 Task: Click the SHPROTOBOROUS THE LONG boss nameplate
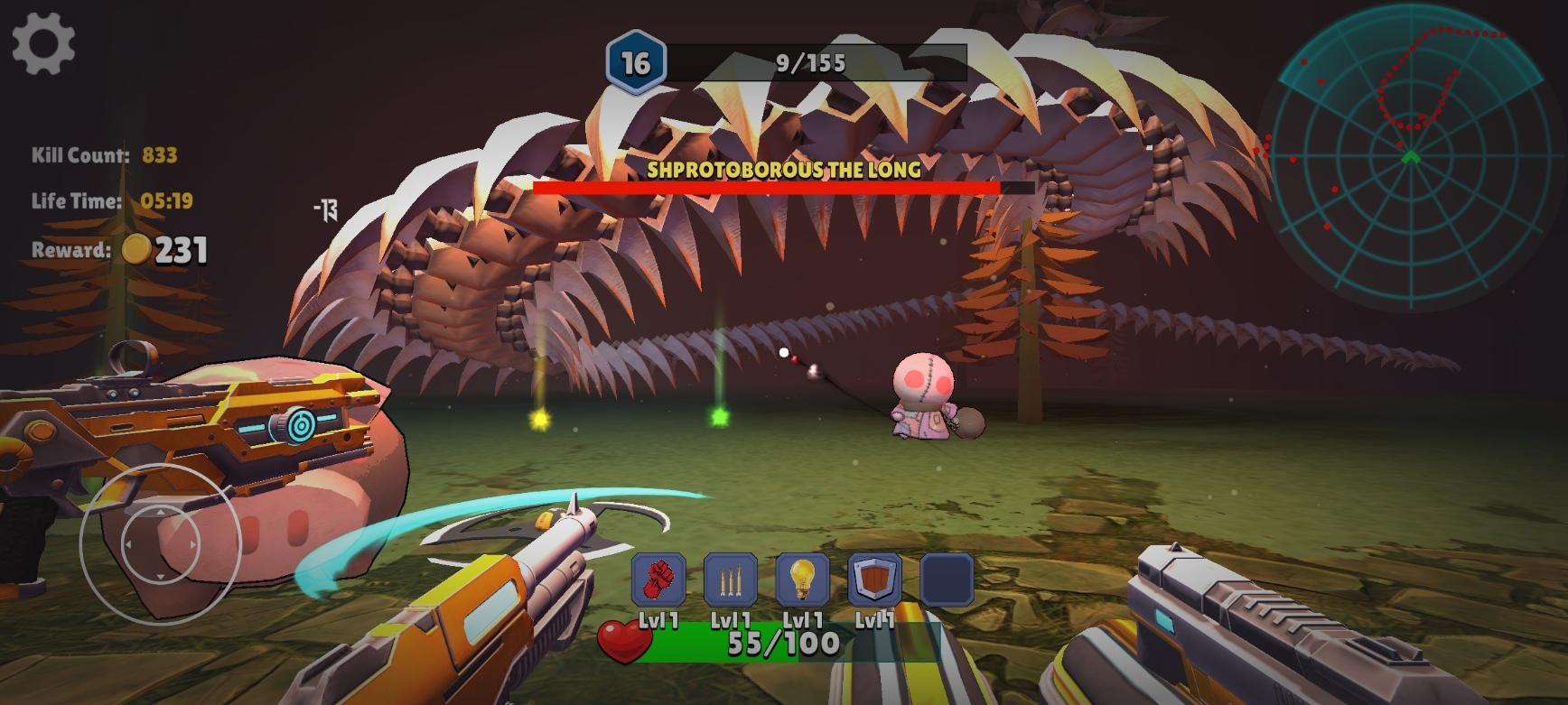[x=782, y=168]
